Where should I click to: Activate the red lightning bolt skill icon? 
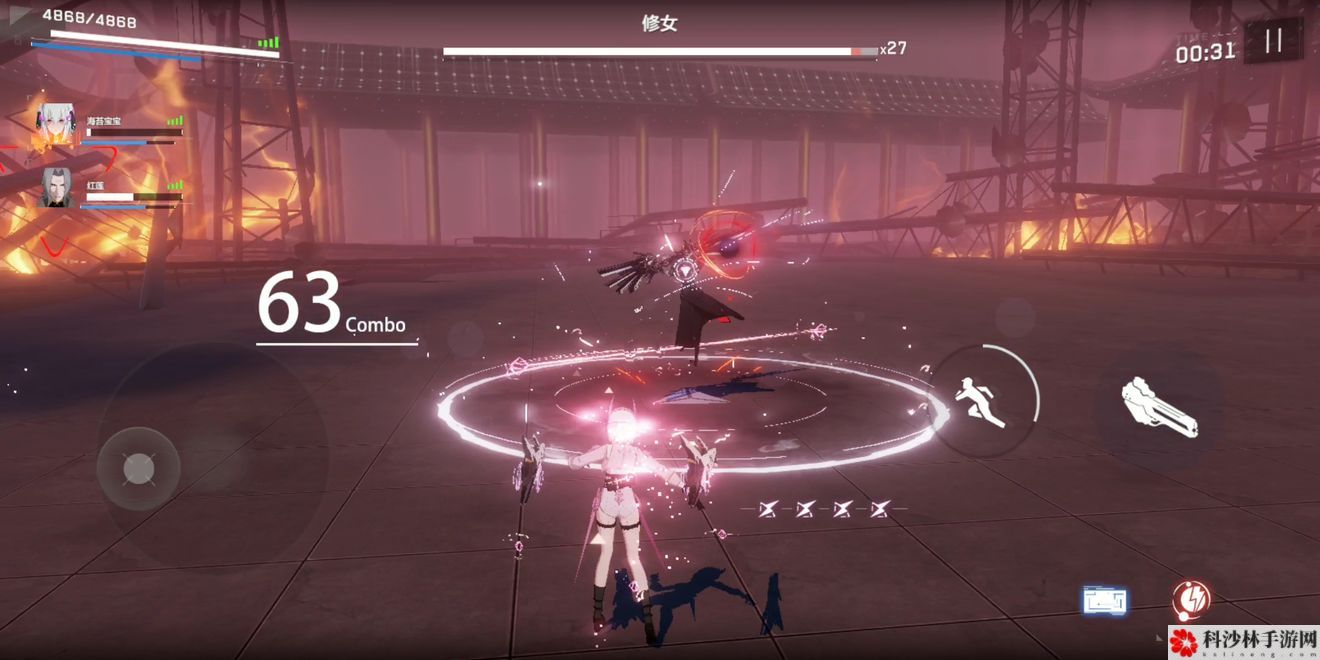pos(1190,599)
